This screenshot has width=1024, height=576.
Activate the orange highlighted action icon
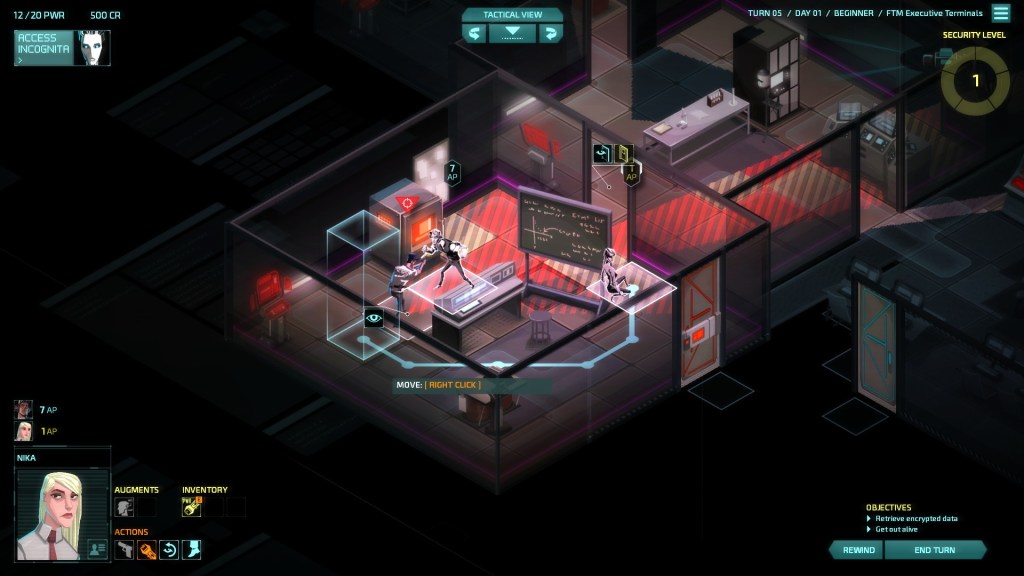point(147,549)
